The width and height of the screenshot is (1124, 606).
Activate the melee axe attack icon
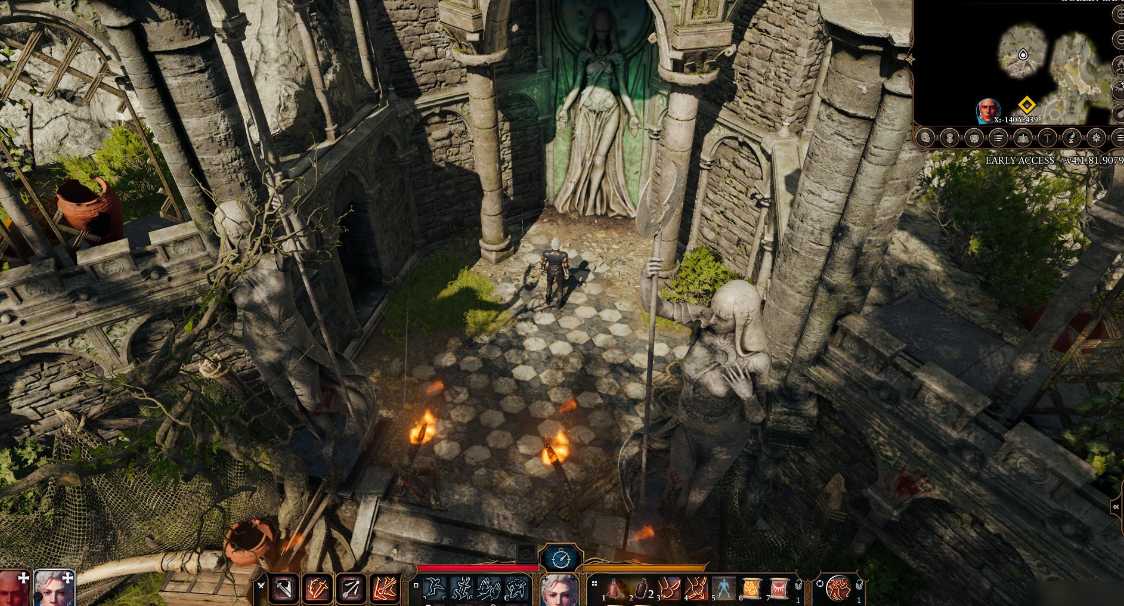284,589
